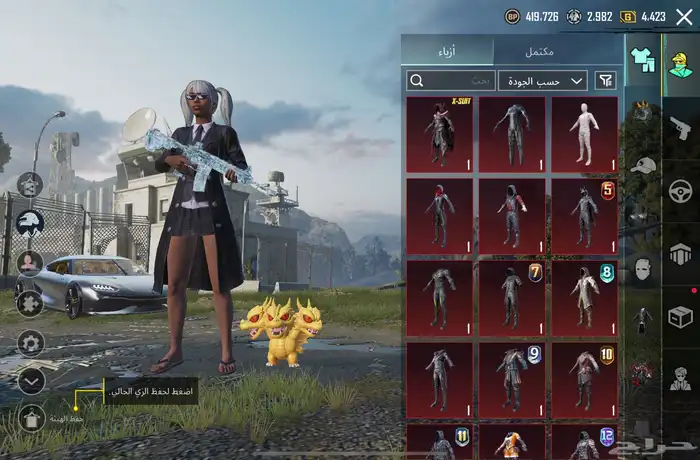Select the X-Suit outfit tile
Image resolution: width=700 pixels, height=460 pixels.
(x=440, y=131)
